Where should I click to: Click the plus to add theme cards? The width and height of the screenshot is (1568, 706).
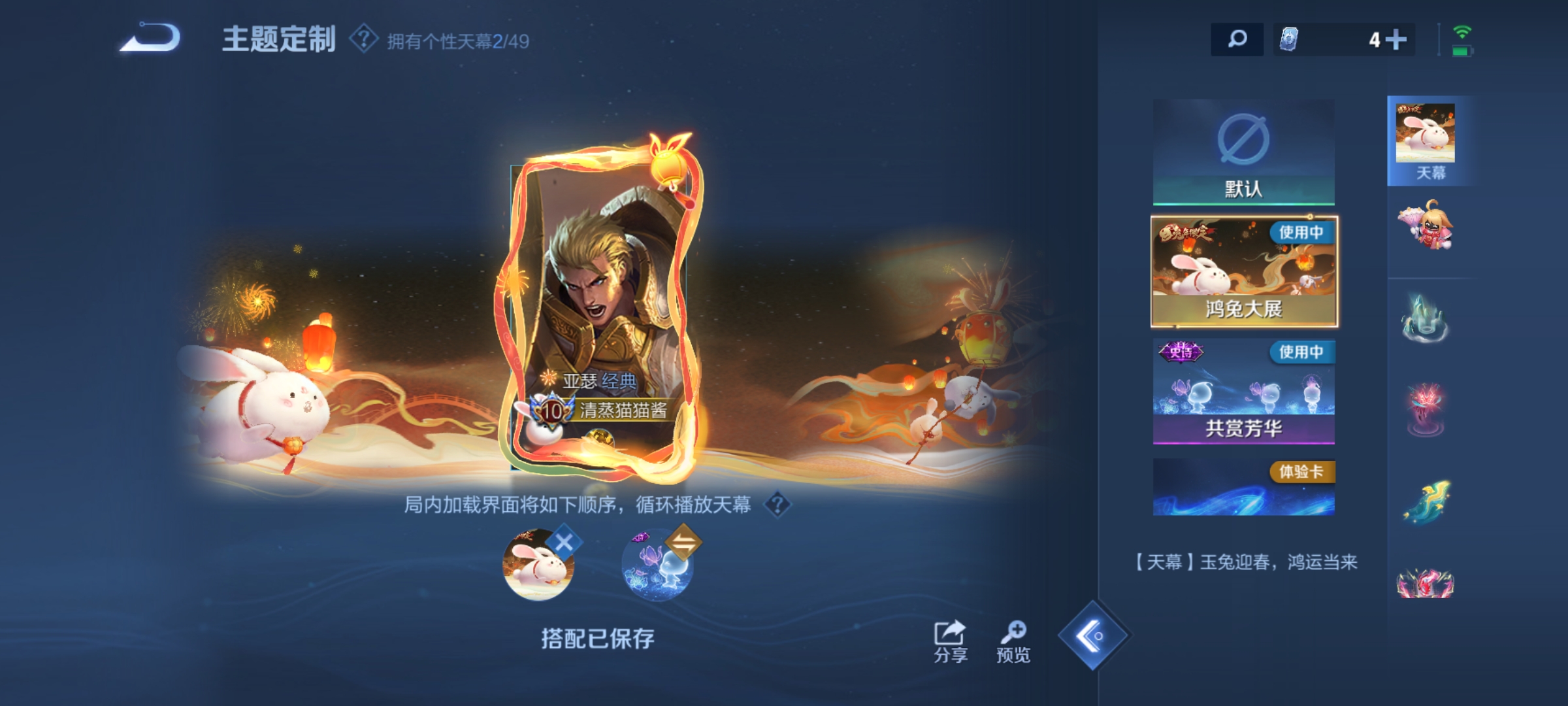[1395, 41]
